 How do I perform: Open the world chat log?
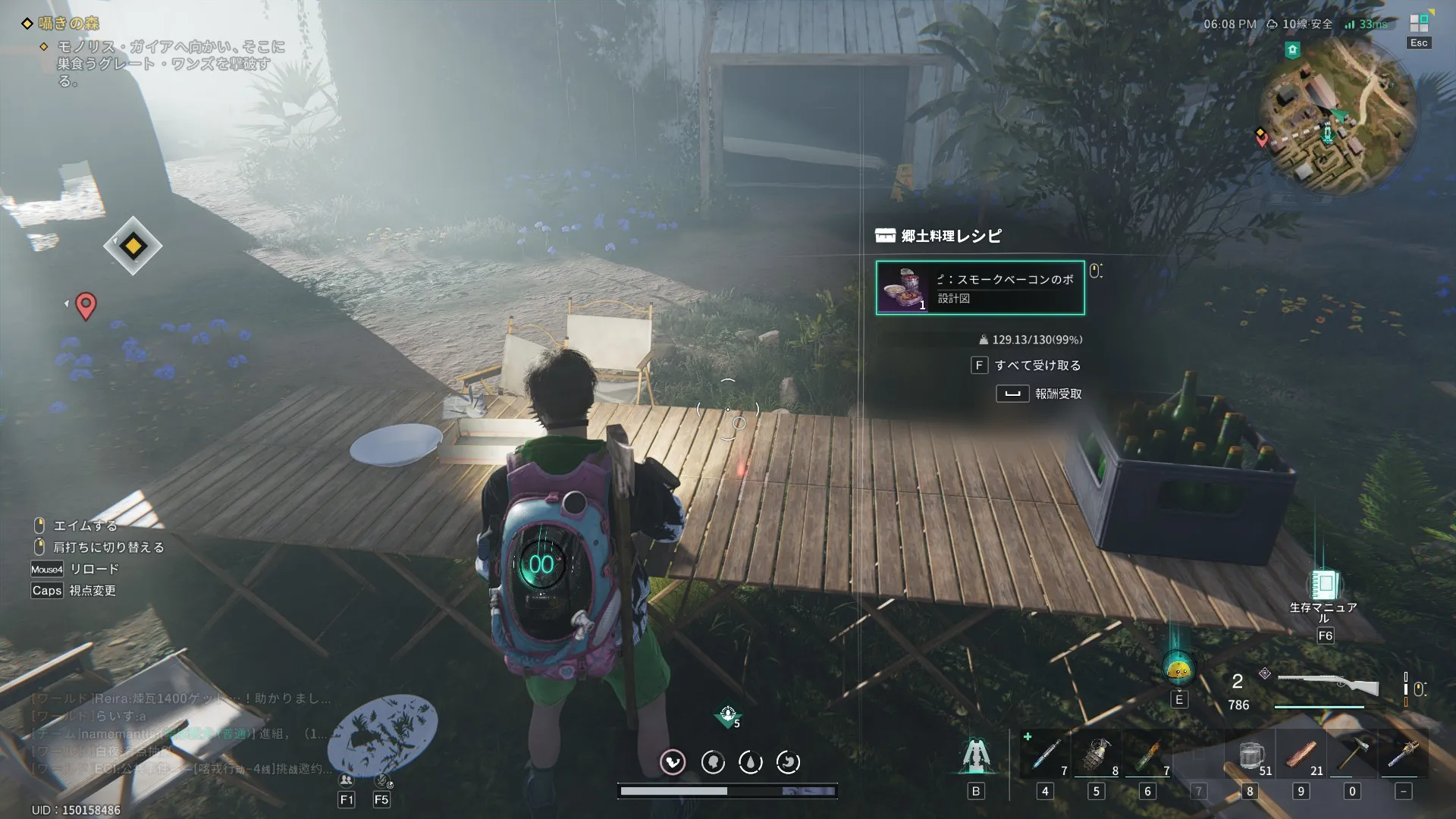pyautogui.click(x=180, y=733)
